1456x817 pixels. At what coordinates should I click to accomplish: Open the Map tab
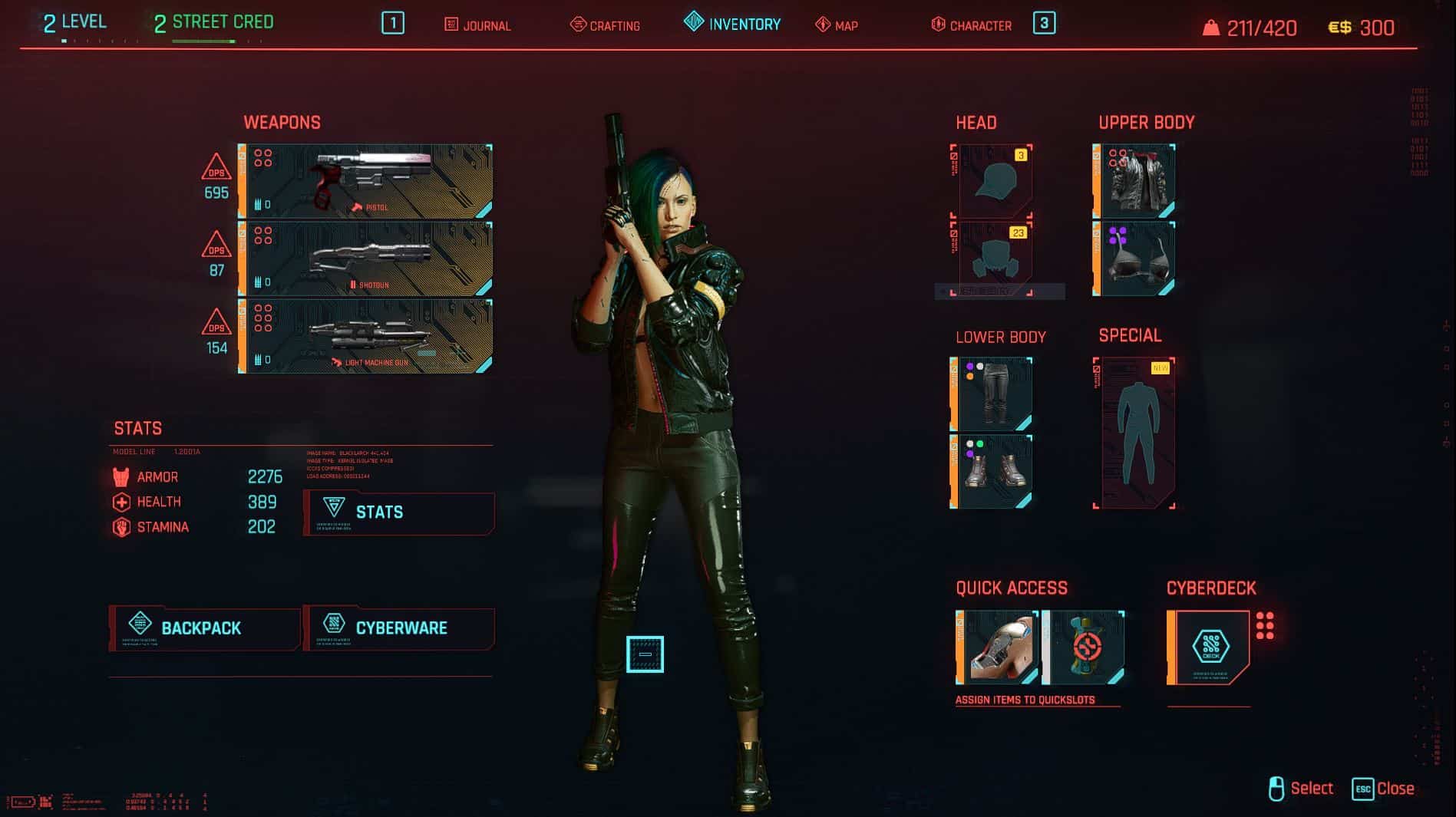tap(837, 25)
